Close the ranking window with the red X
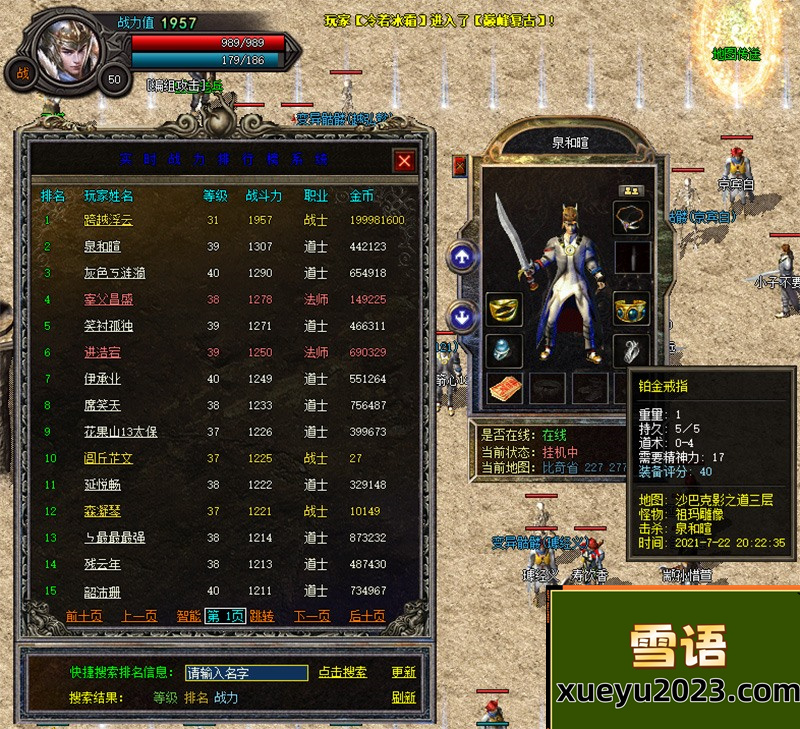This screenshot has height=729, width=800. (x=404, y=161)
